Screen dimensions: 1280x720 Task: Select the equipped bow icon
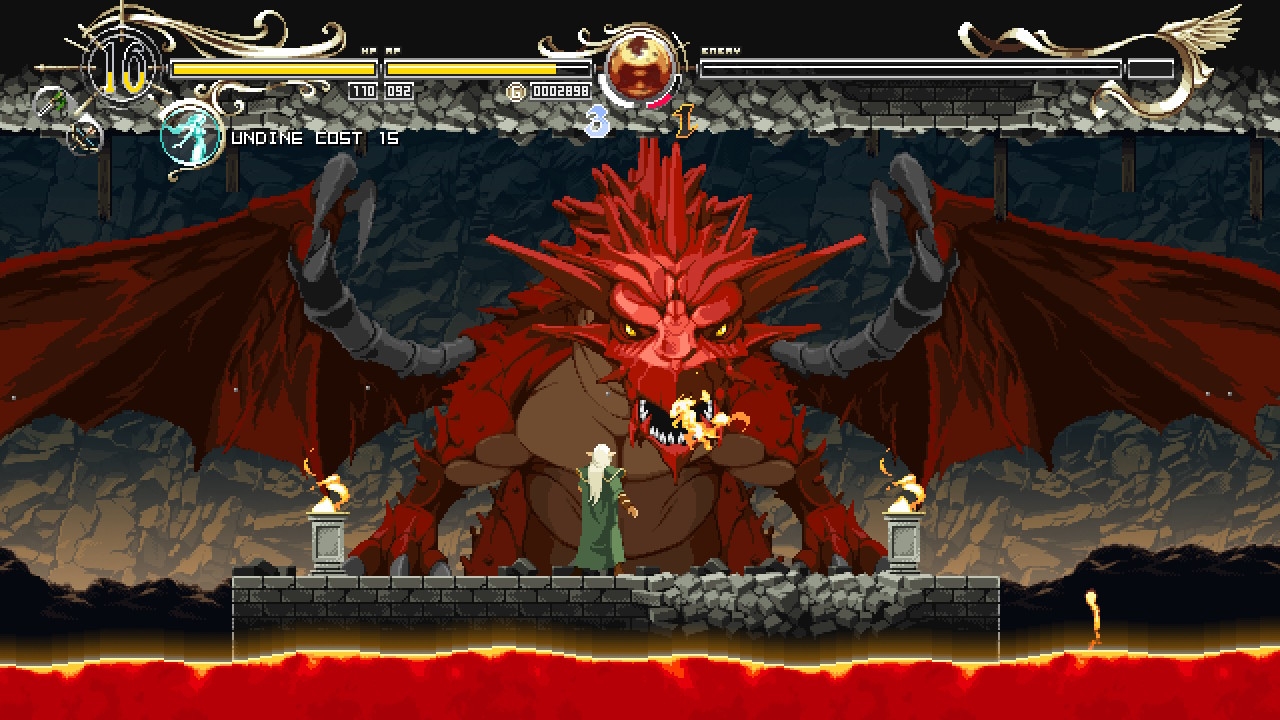pos(88,134)
